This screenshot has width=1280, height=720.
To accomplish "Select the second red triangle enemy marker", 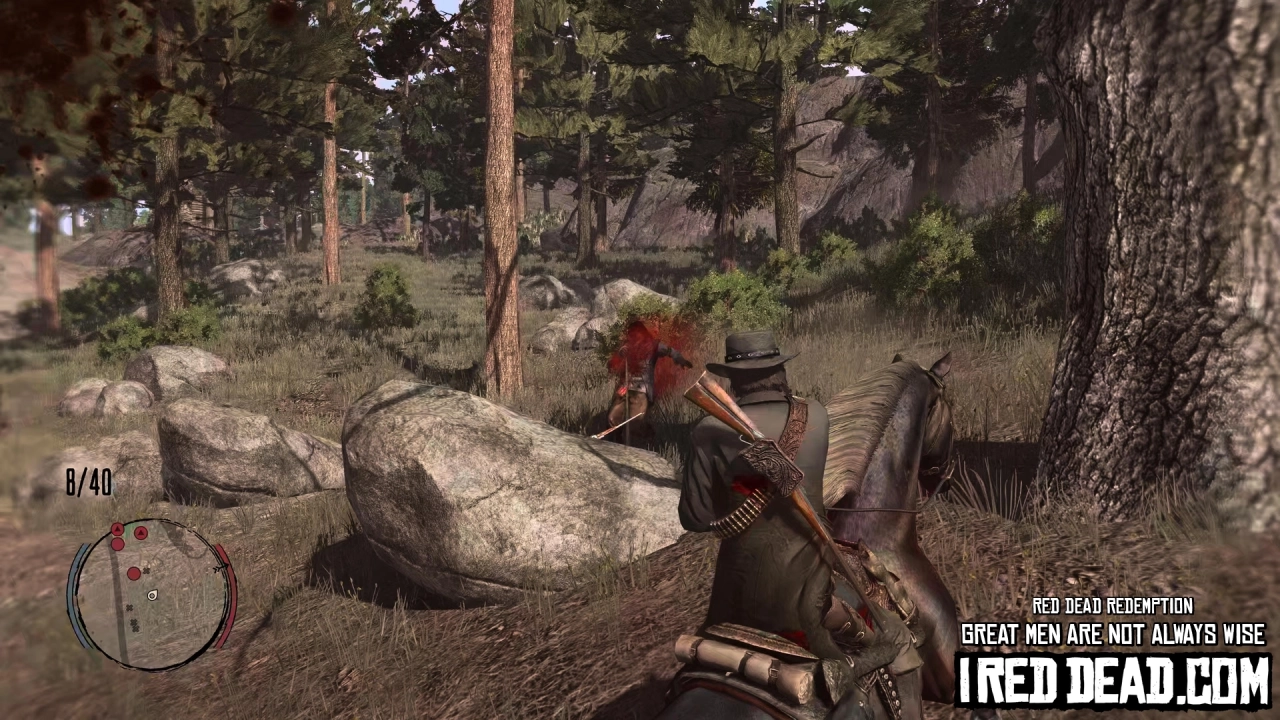I will pyautogui.click(x=140, y=532).
